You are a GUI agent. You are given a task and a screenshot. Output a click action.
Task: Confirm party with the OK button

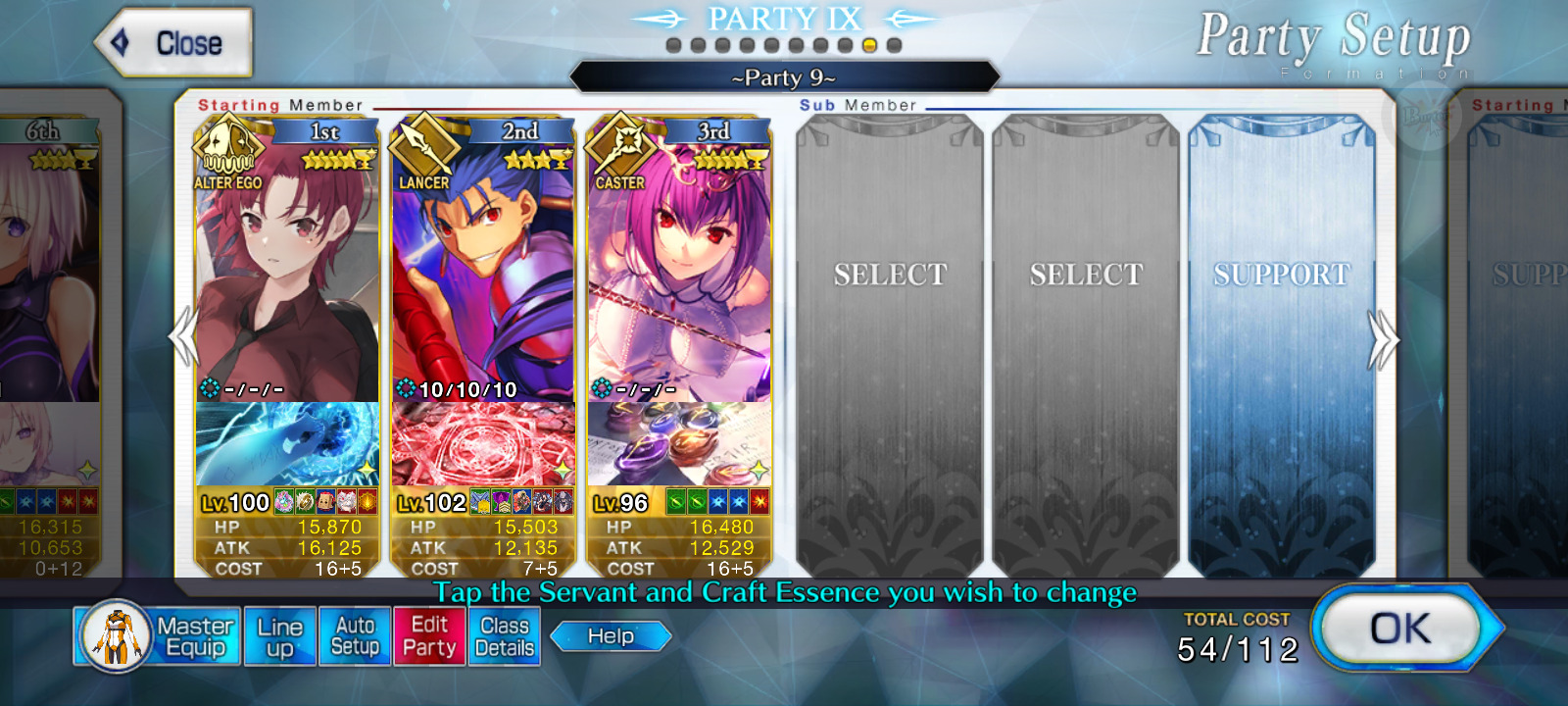click(x=1400, y=630)
